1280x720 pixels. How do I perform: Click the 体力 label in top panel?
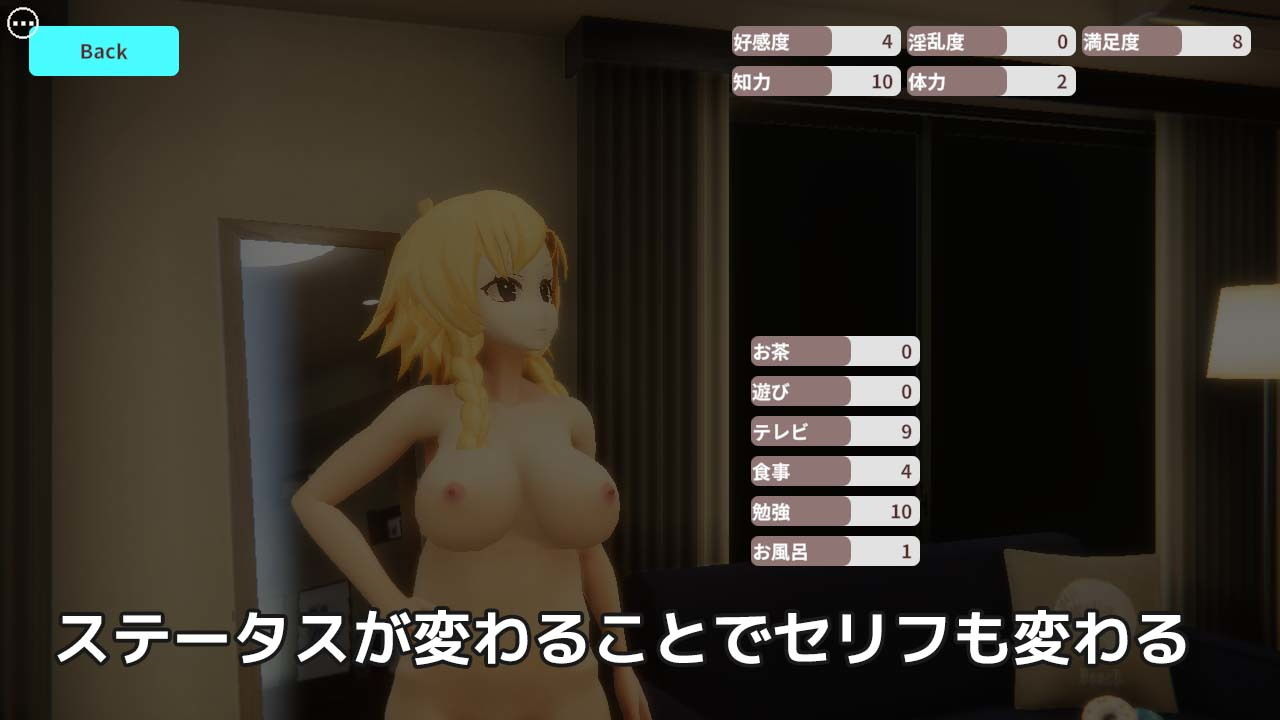point(930,82)
